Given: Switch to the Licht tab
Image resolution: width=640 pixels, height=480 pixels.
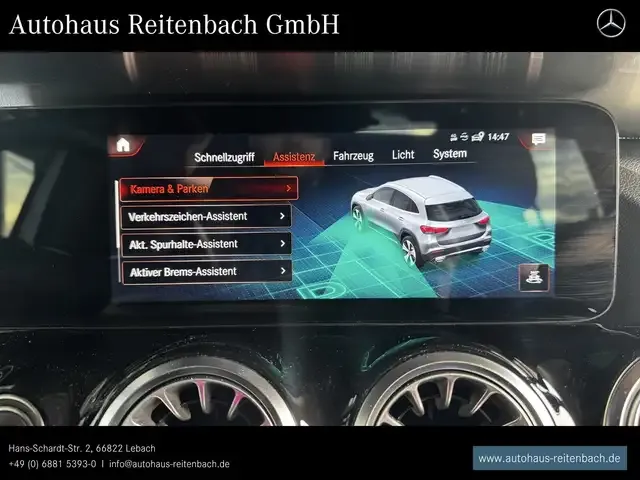Looking at the screenshot, I should (x=403, y=154).
